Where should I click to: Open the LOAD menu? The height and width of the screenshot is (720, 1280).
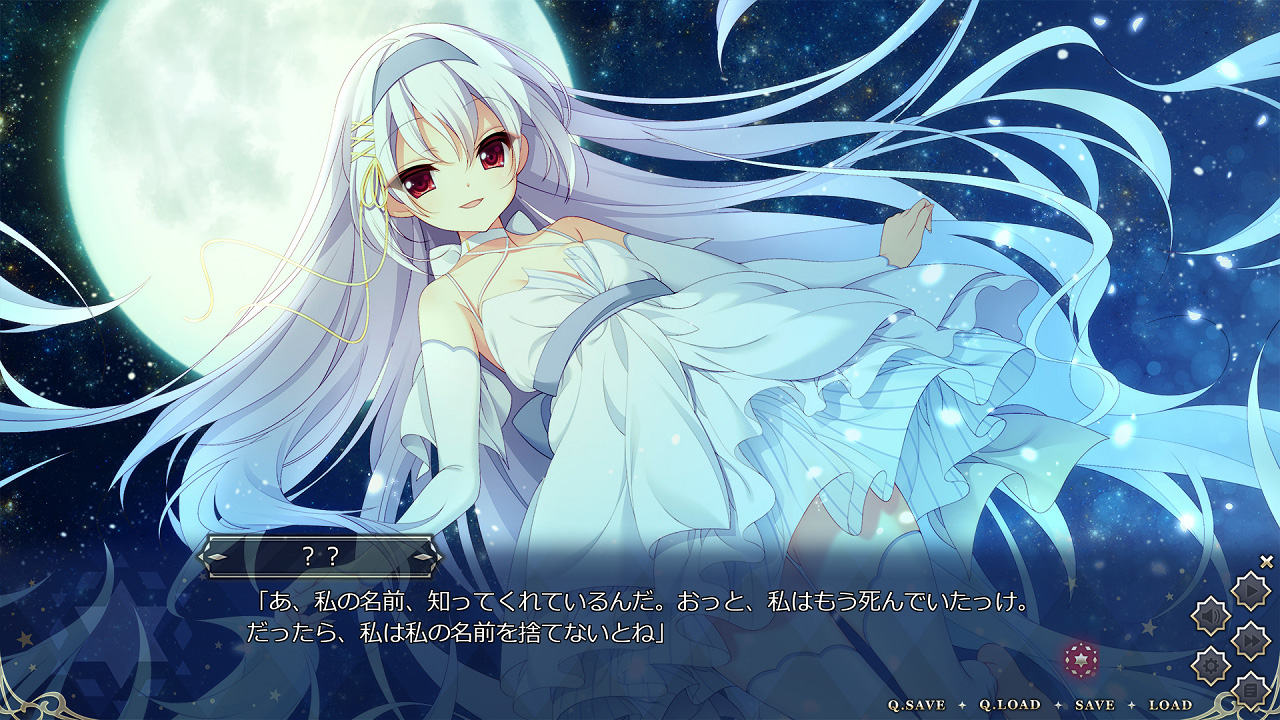point(1170,705)
